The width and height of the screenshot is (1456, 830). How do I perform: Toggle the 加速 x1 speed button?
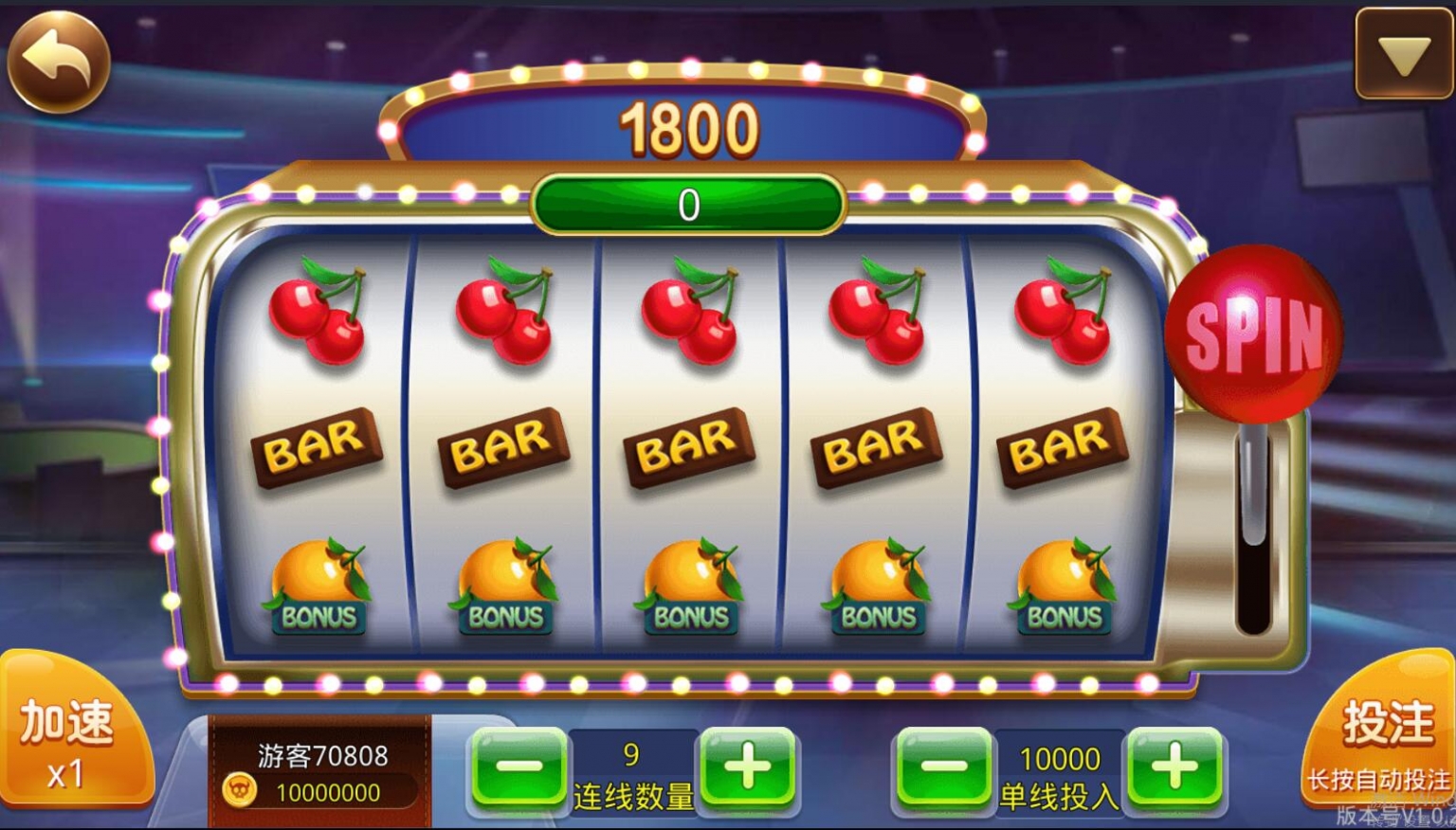coord(68,743)
